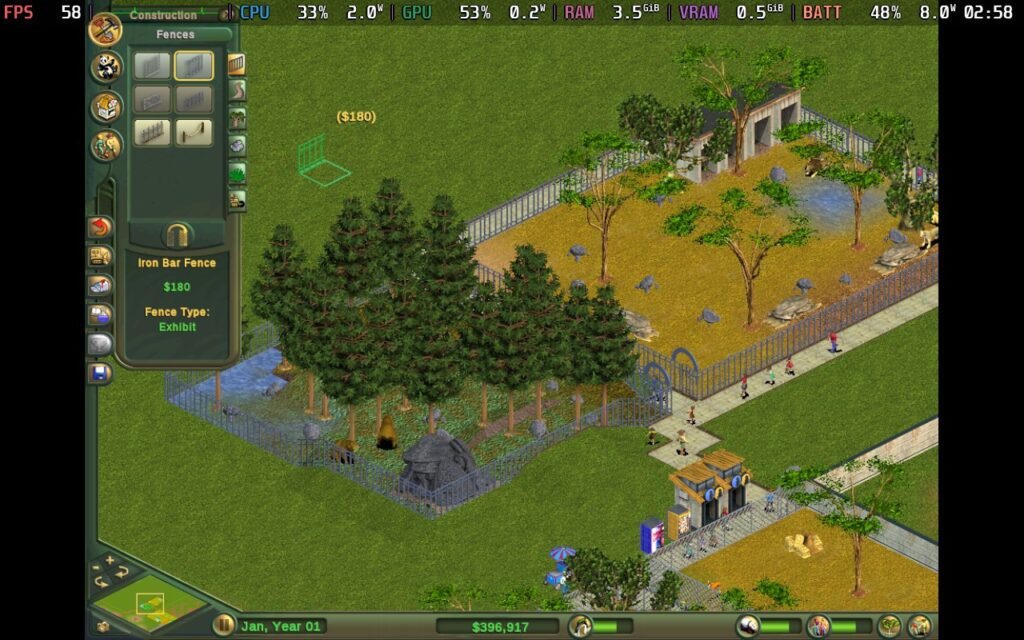Open the guest happiness icon
Viewport: 1024px width, 640px height.
point(818,627)
